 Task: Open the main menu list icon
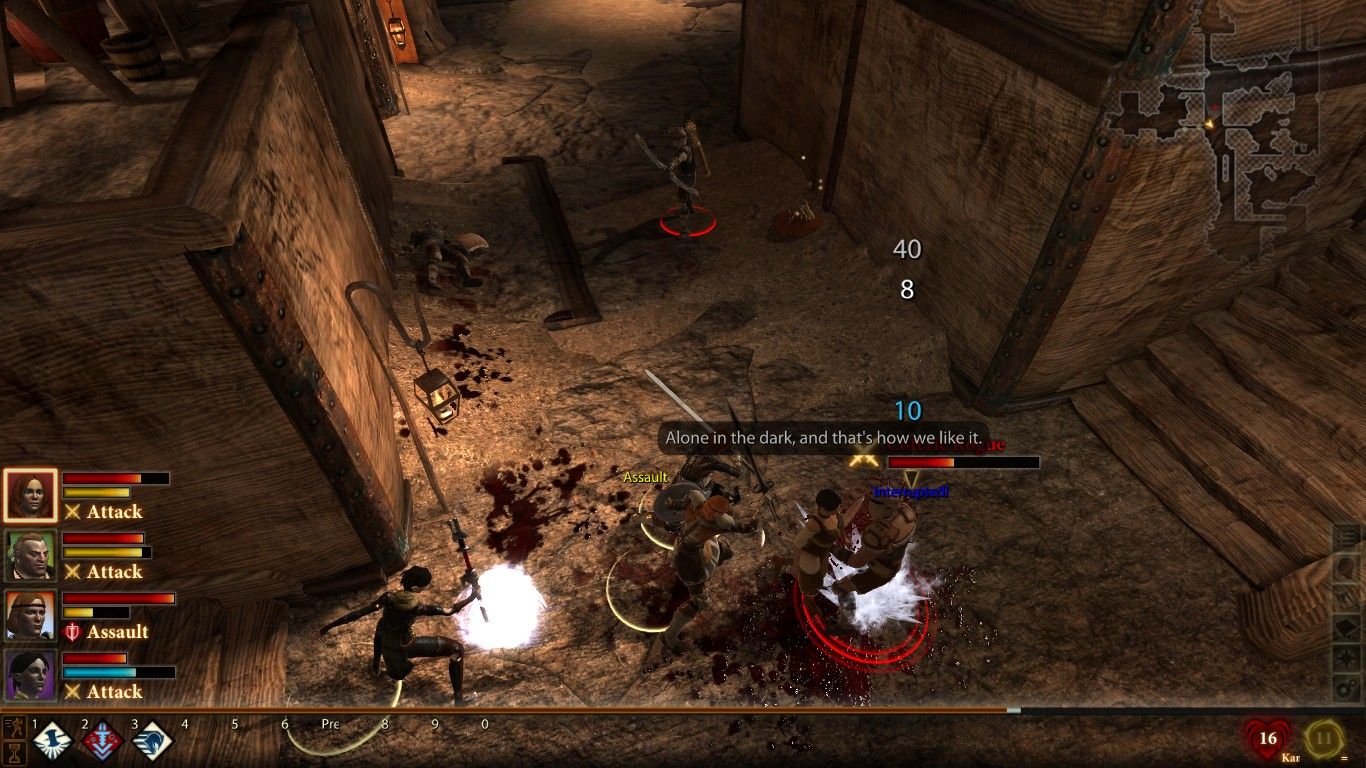point(1346,538)
